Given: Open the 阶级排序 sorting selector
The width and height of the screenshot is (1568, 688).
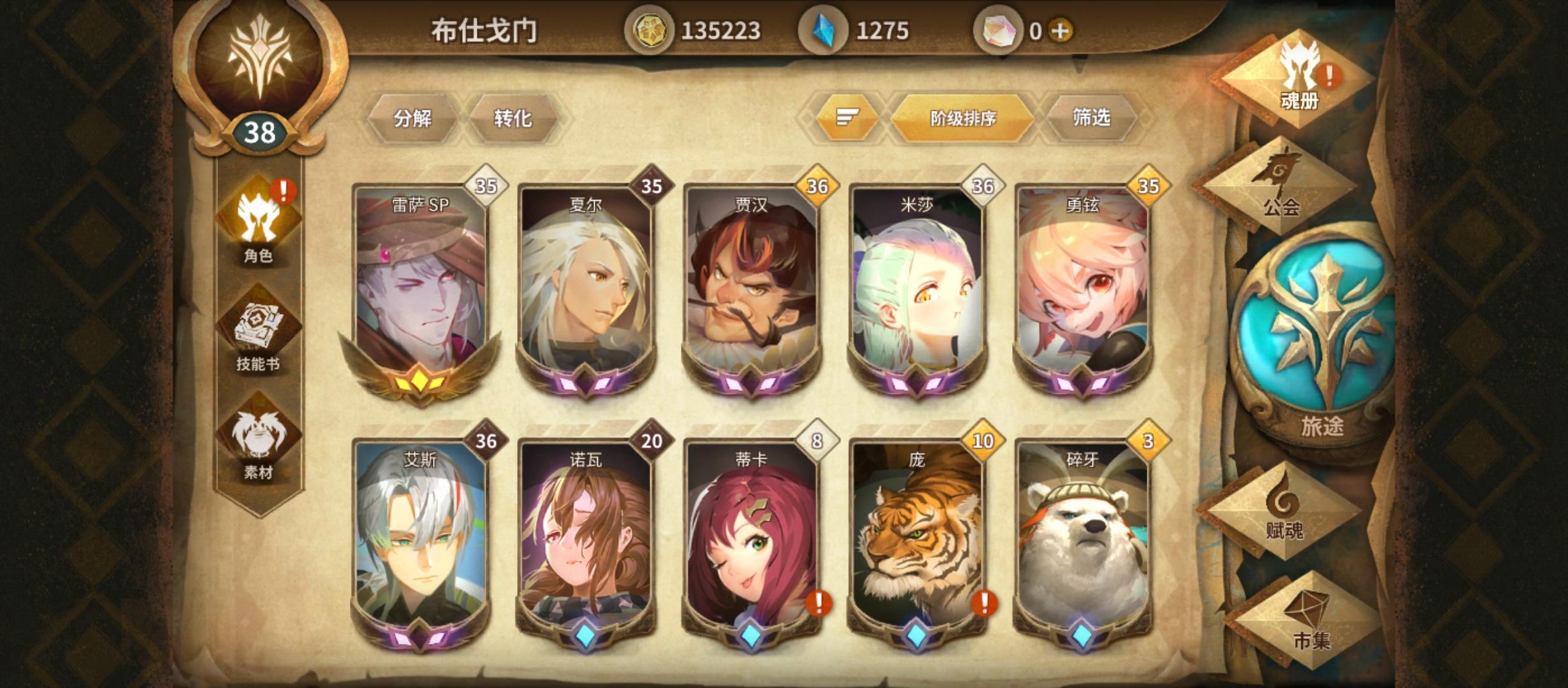Looking at the screenshot, I should click(x=962, y=117).
